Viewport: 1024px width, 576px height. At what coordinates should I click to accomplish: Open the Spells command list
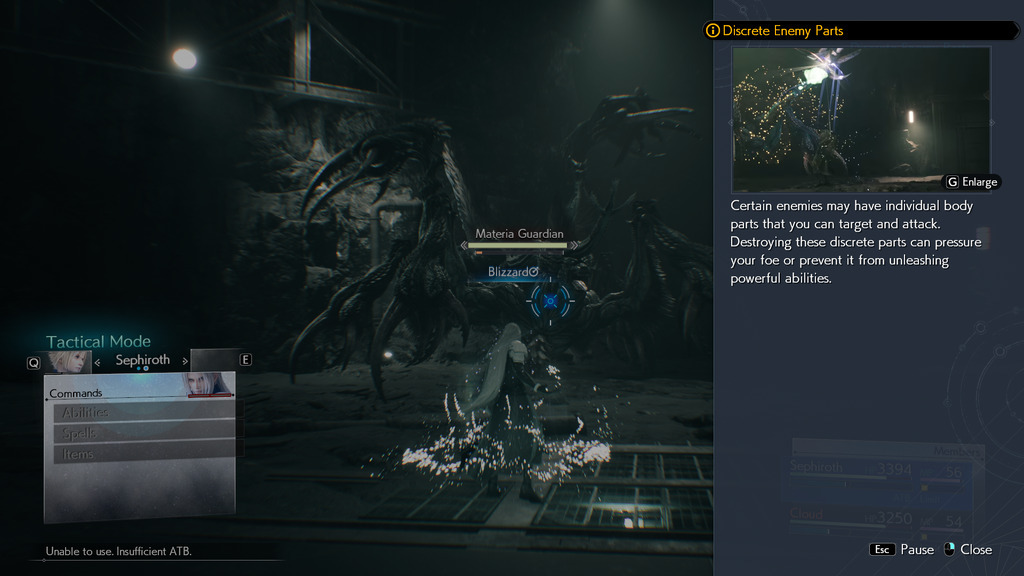(143, 433)
